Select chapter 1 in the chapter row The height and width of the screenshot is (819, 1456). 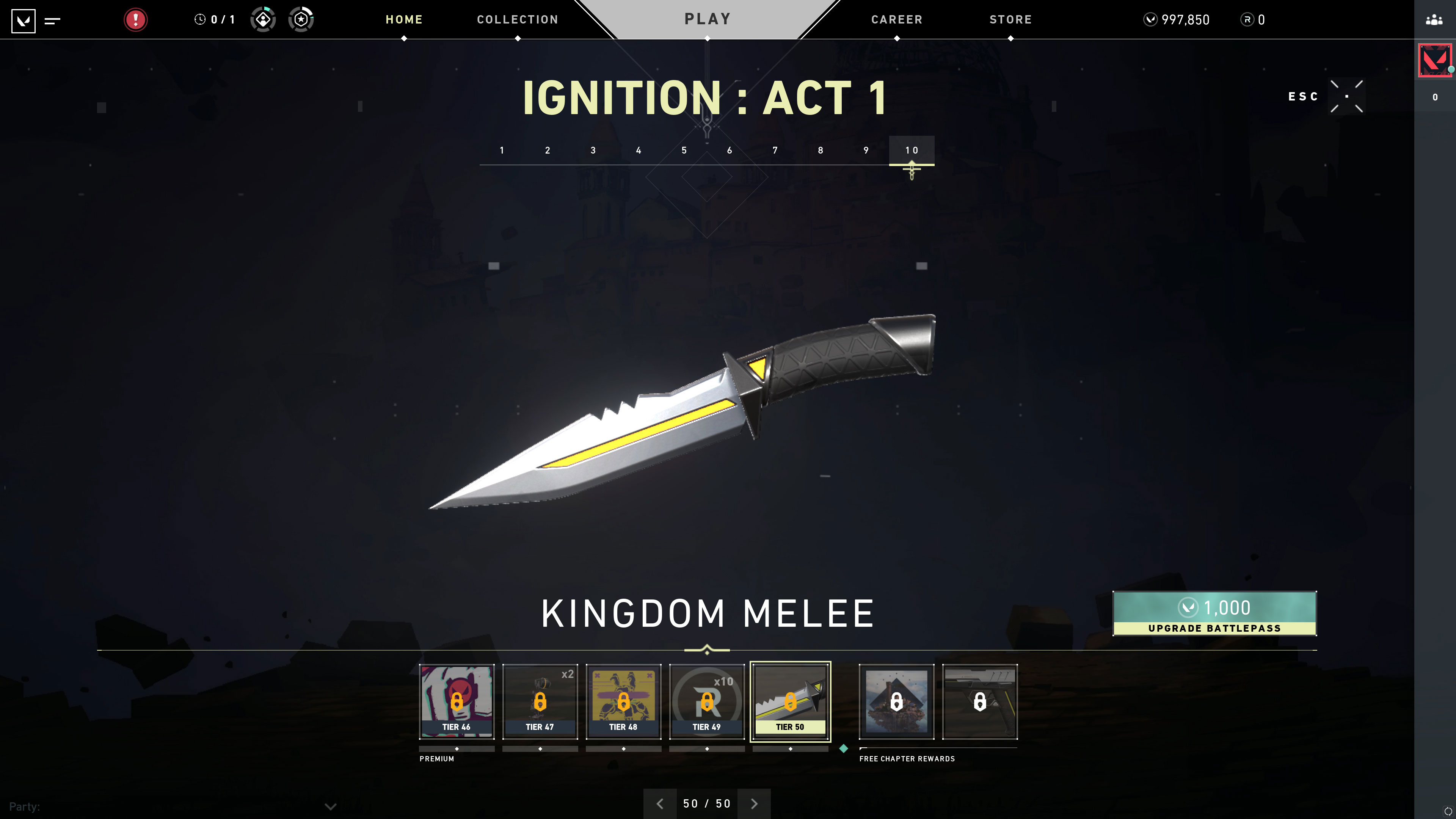[x=502, y=151]
